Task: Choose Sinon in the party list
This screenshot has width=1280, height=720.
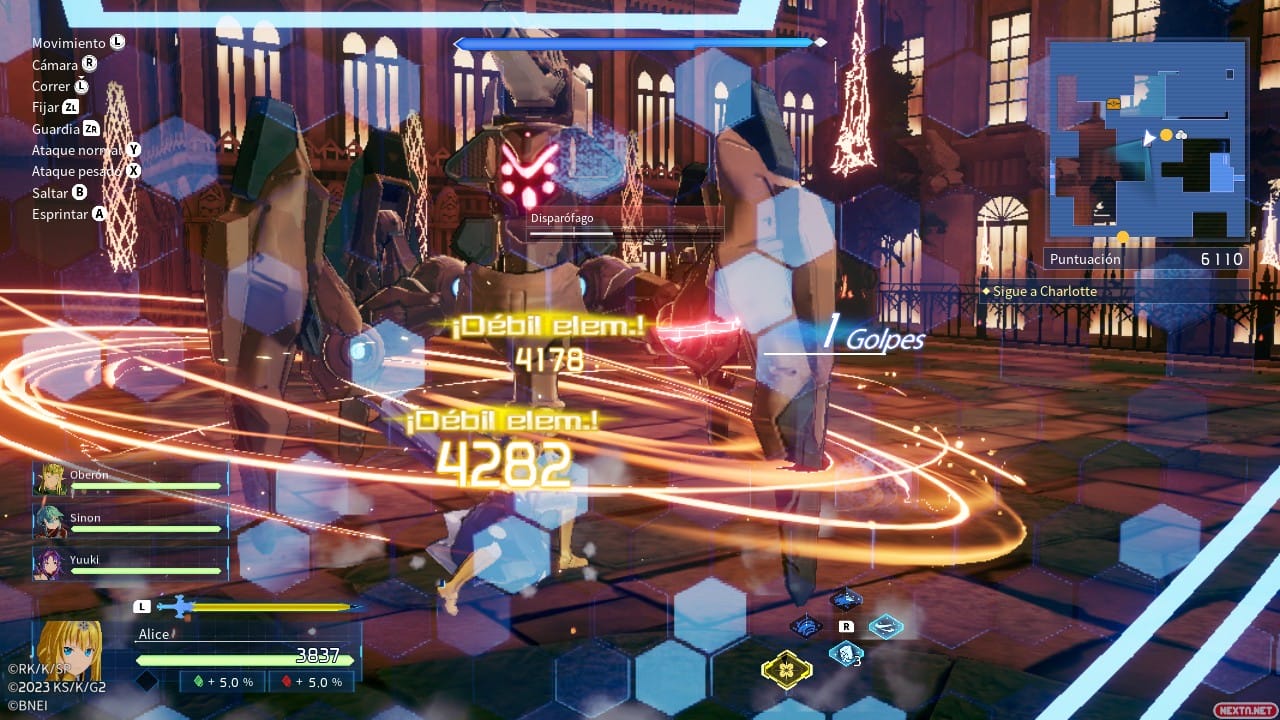Action: [50, 522]
